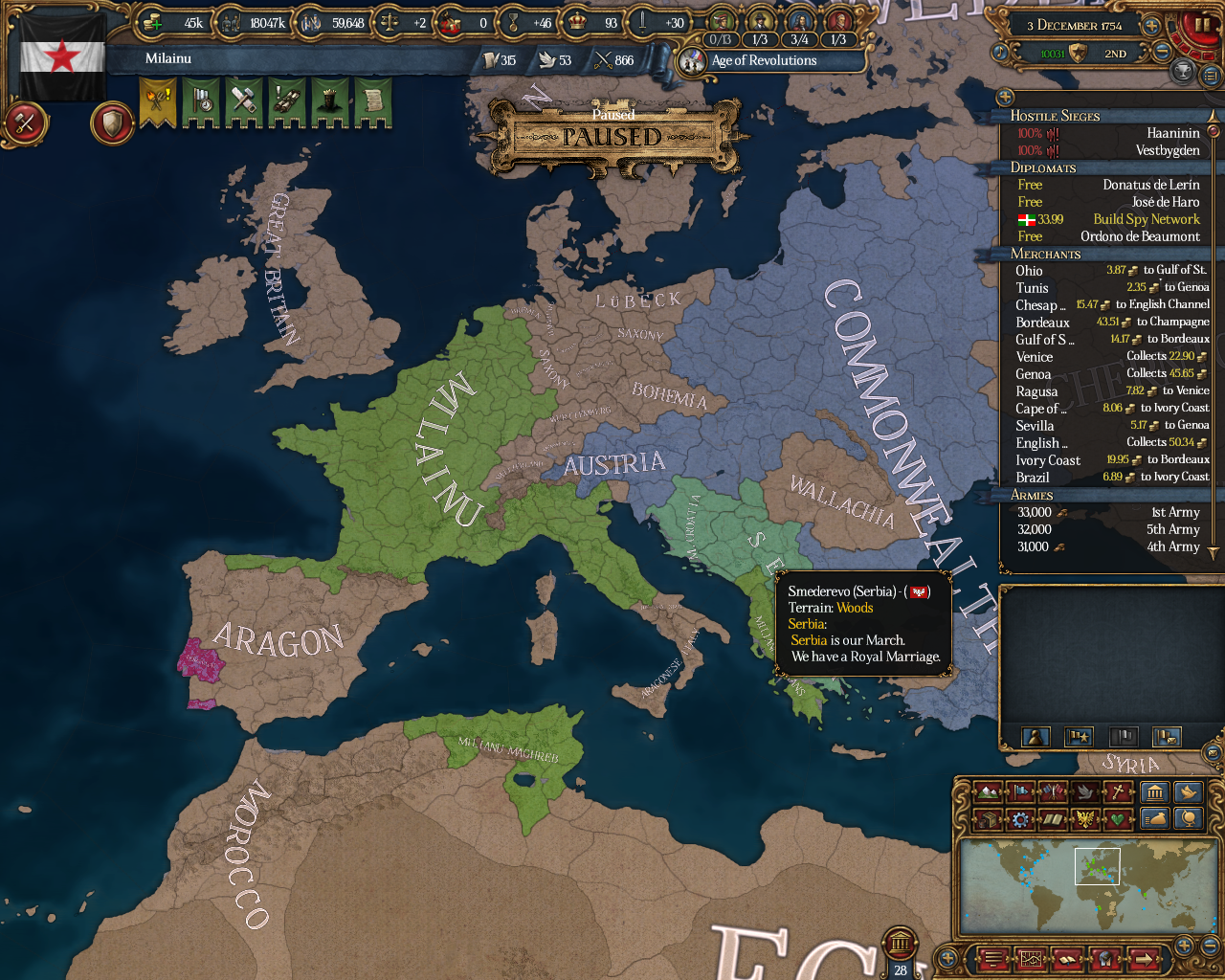This screenshot has width=1225, height=980.
Task: Open the message log with the lines icon
Action: (x=994, y=959)
